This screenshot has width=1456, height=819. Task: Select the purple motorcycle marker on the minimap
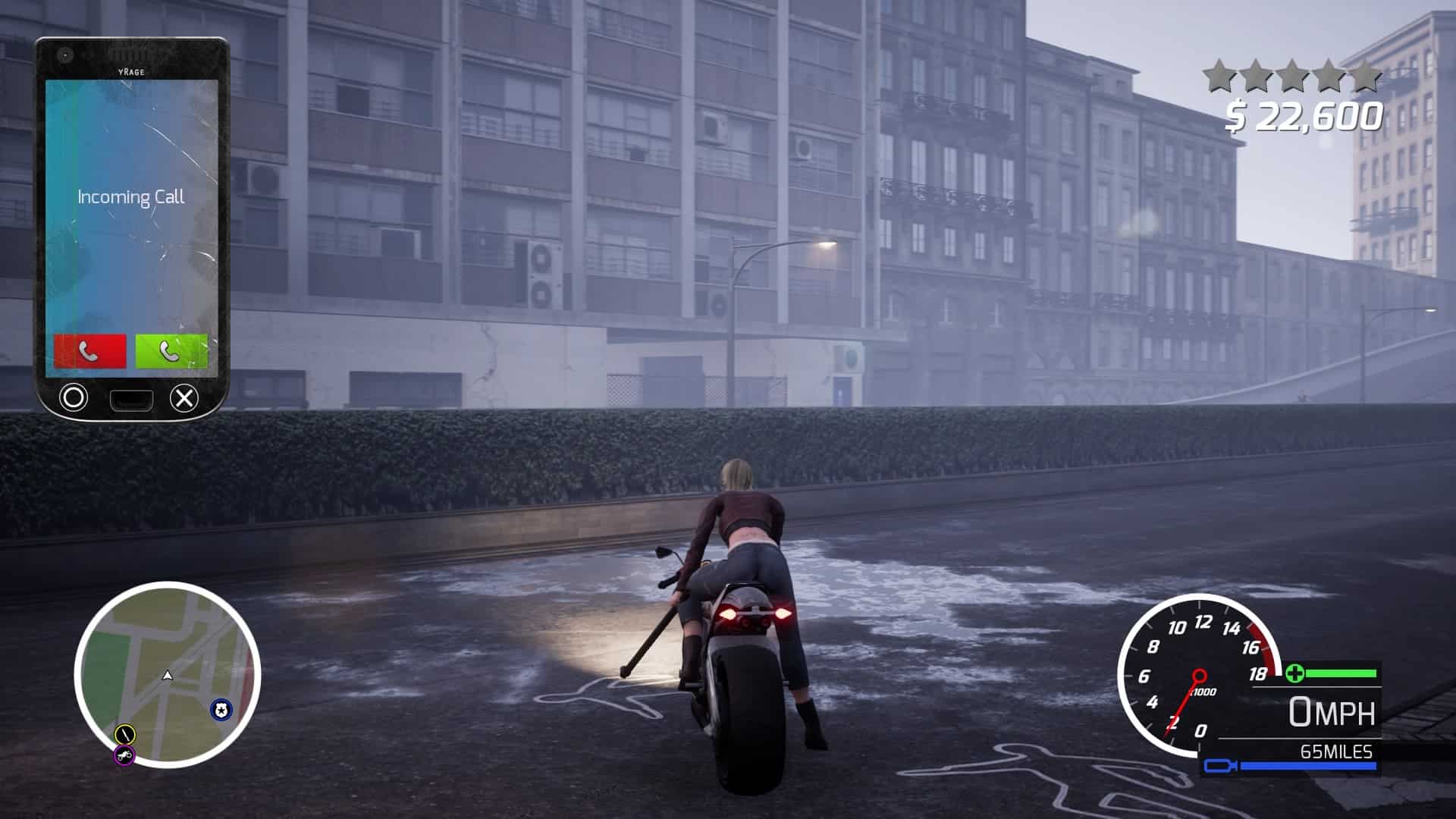coord(124,755)
